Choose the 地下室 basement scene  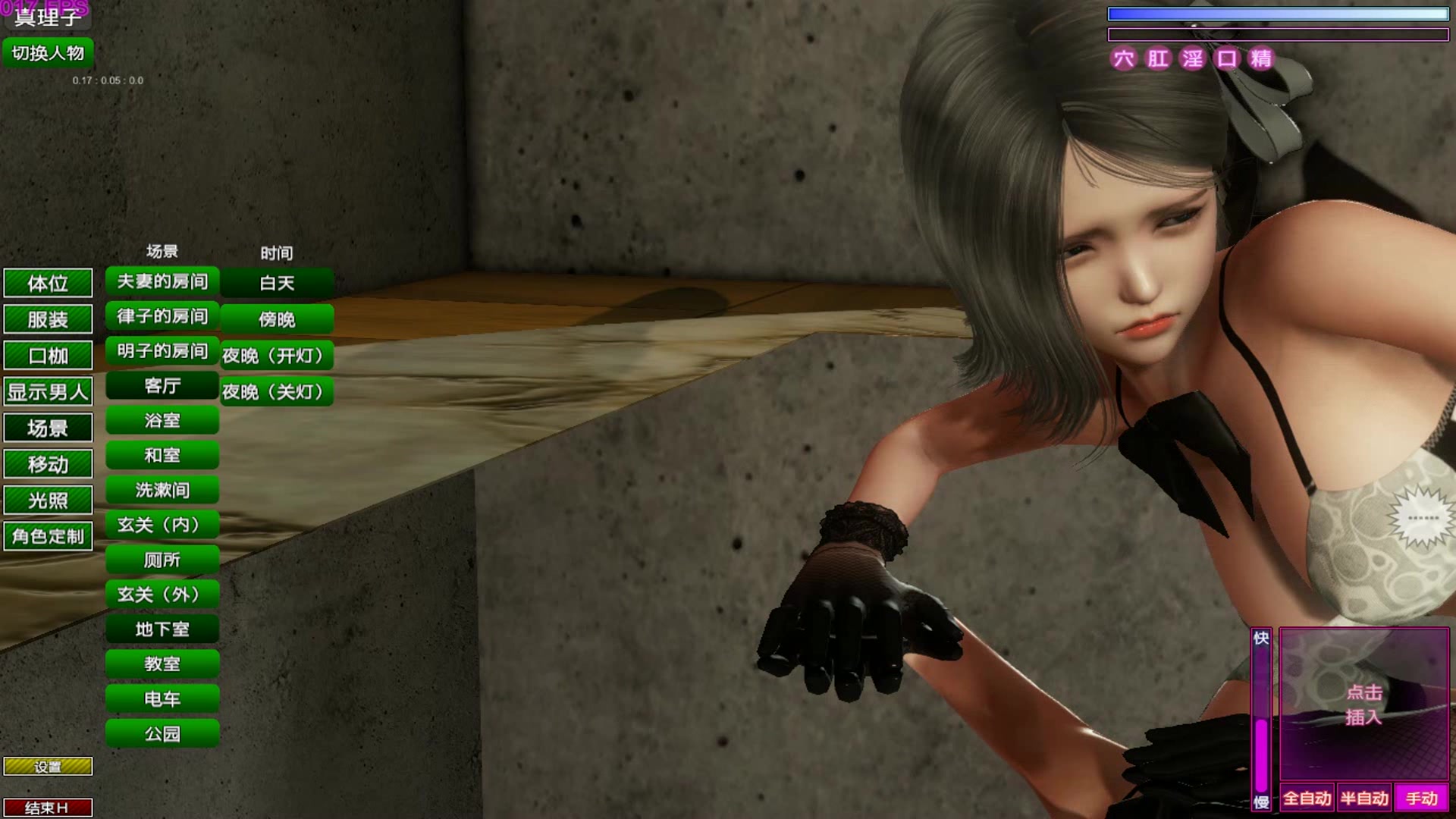tap(162, 629)
